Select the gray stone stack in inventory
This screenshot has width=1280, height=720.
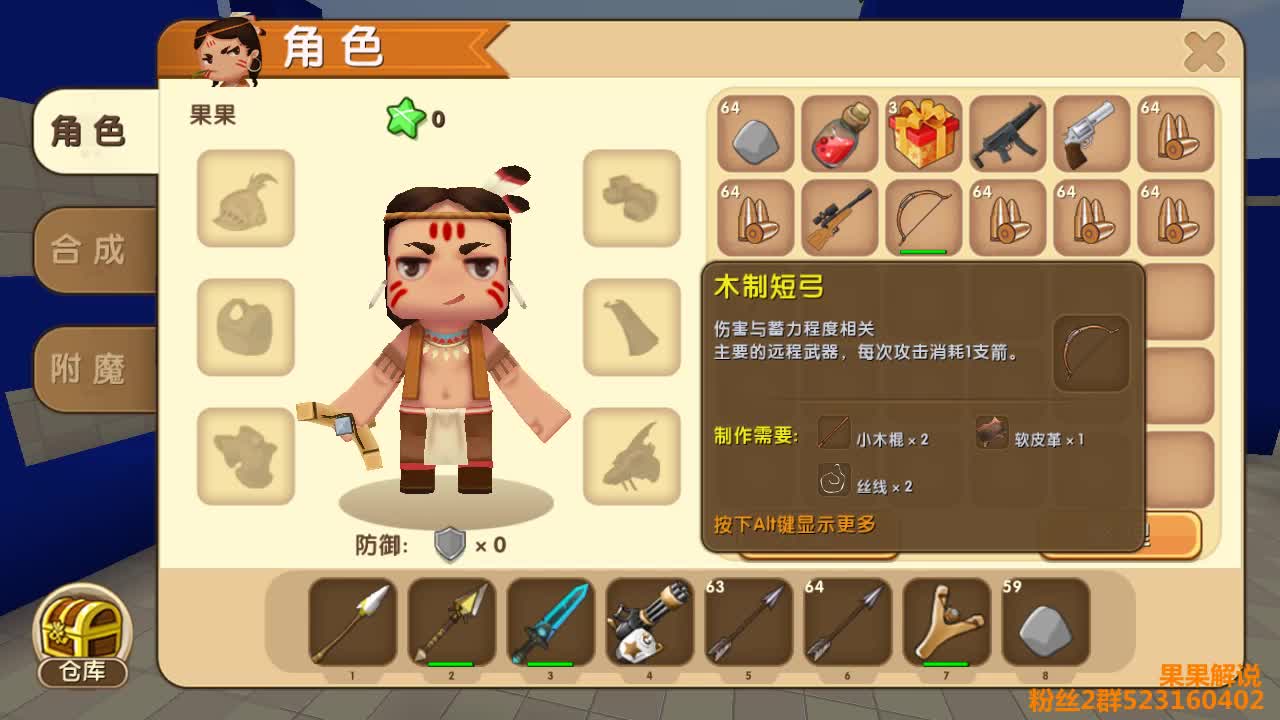[755, 134]
